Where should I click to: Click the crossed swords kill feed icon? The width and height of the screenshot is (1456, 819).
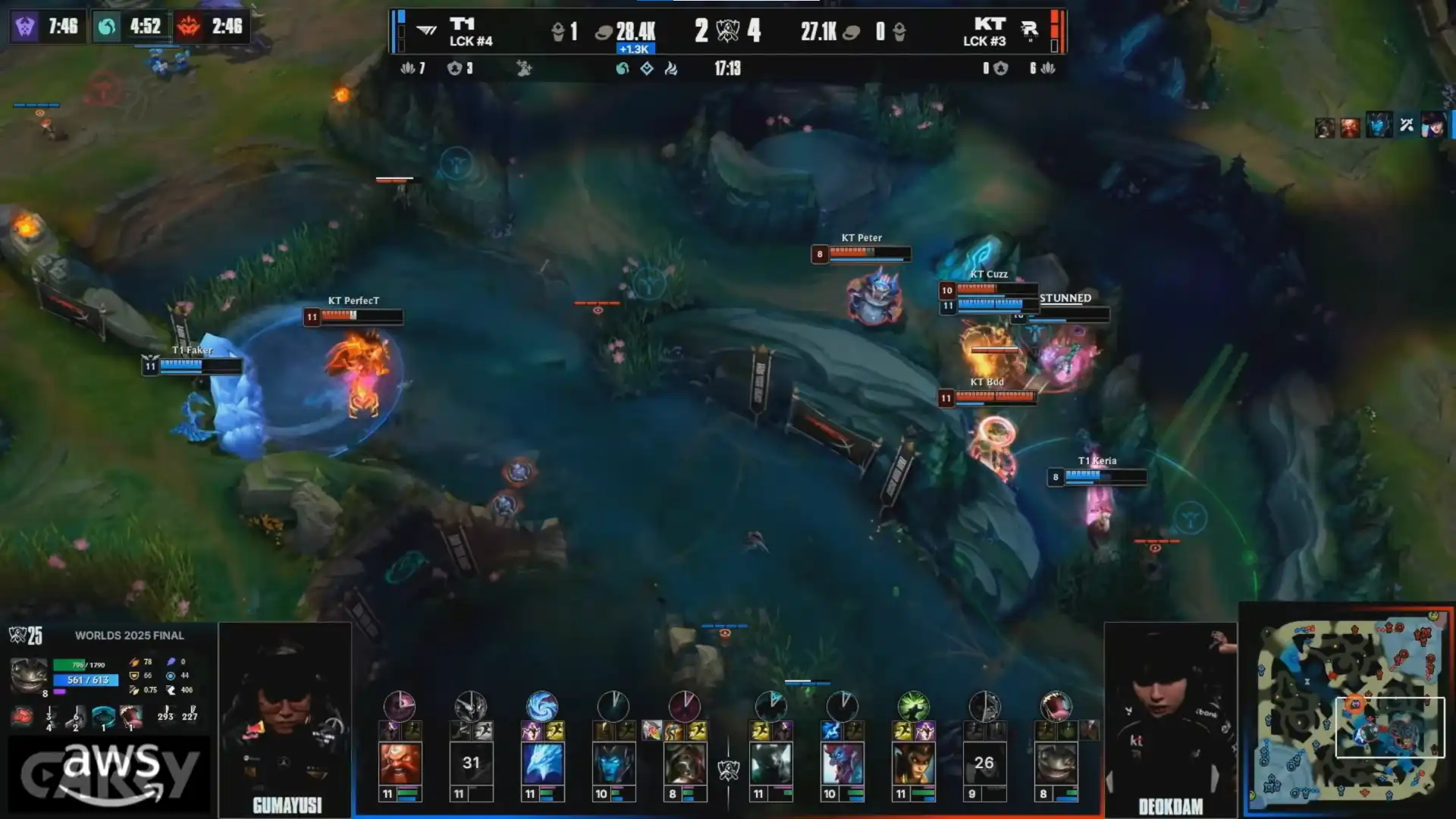[x=1406, y=126]
